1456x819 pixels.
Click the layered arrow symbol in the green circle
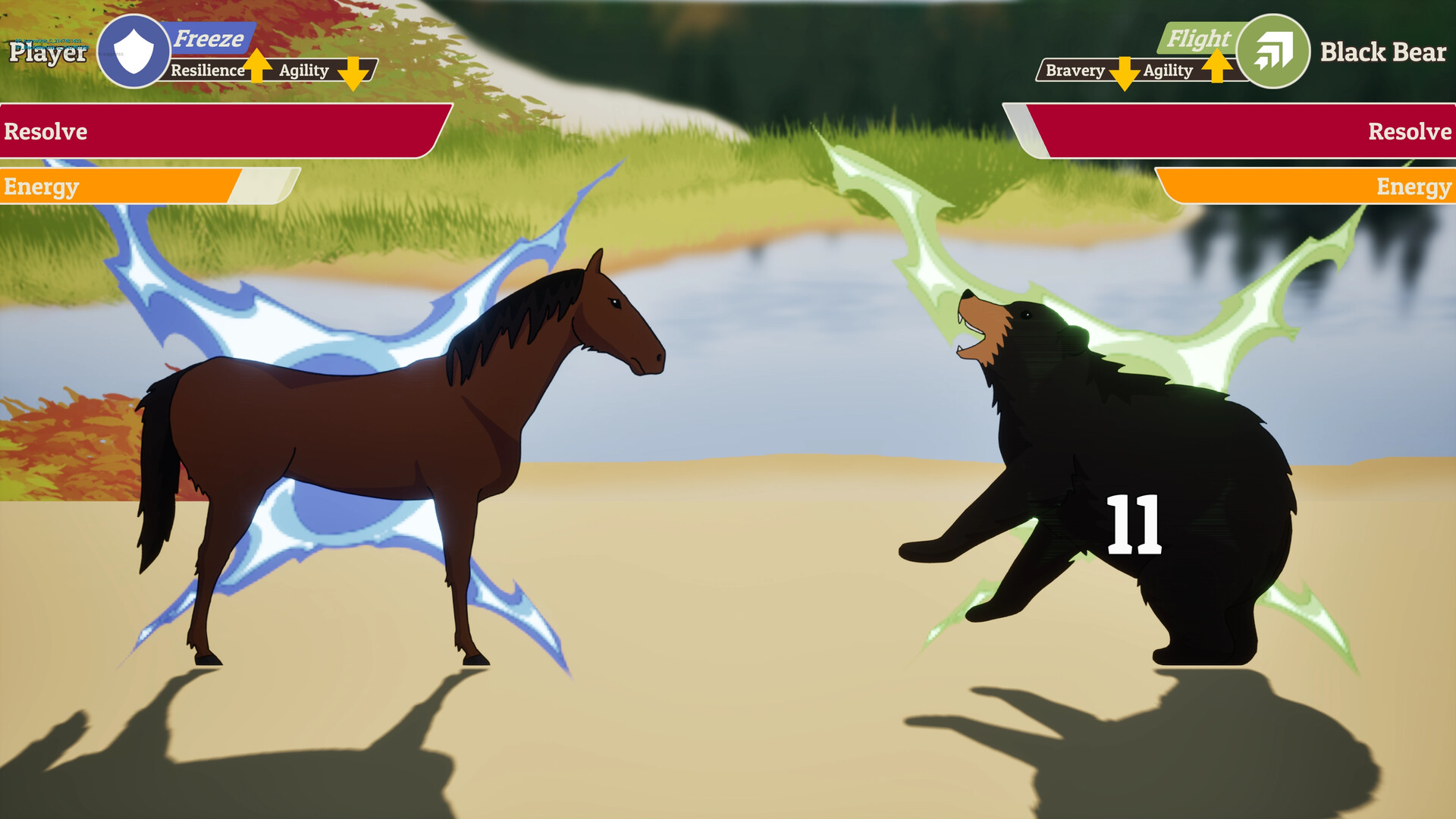point(1273,52)
